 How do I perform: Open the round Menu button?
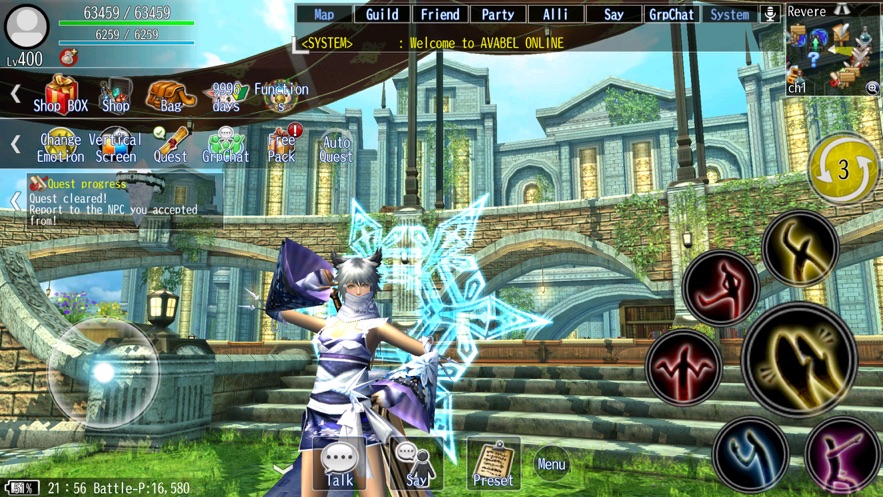point(551,463)
